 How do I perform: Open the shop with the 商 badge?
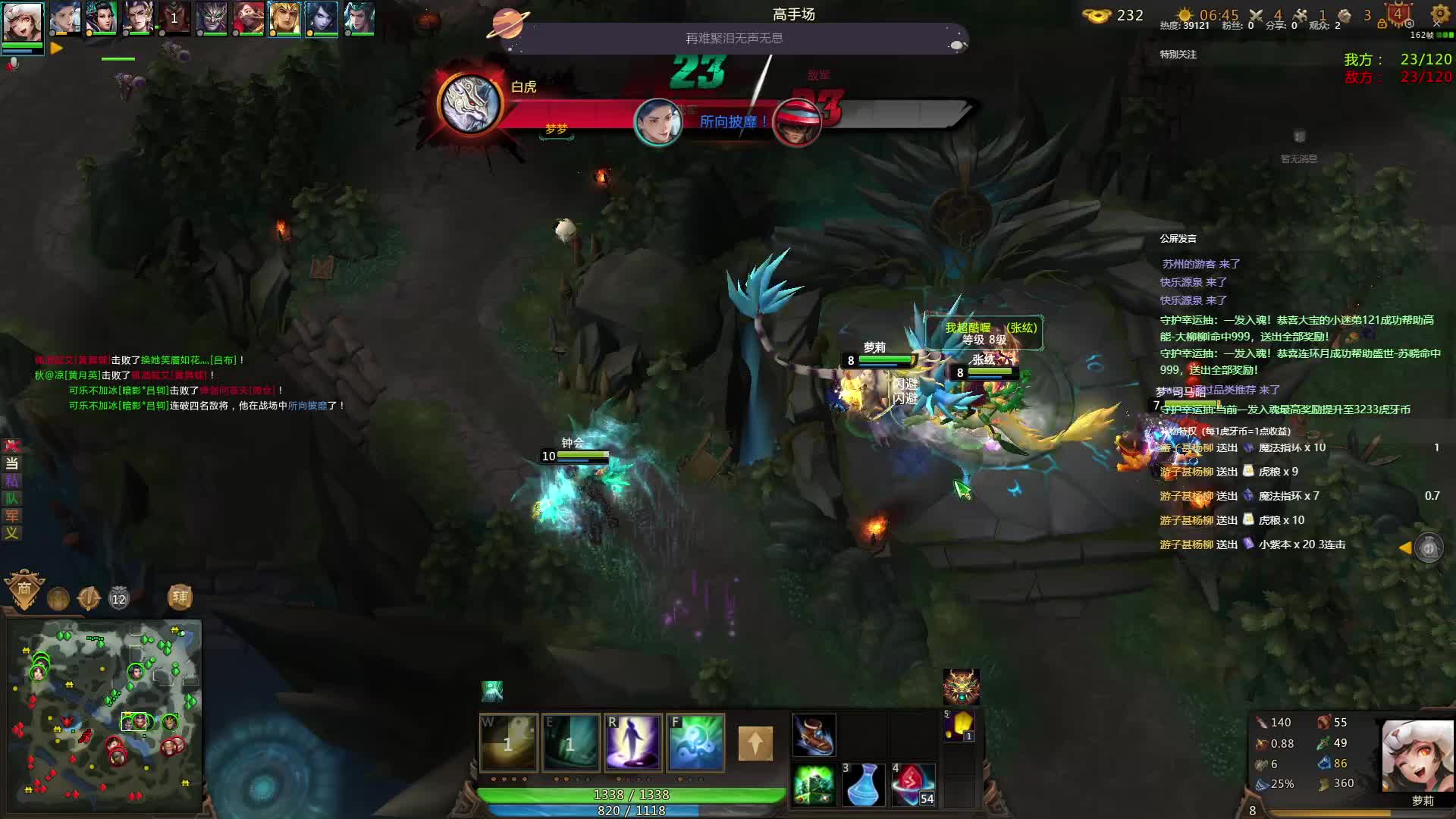pyautogui.click(x=24, y=589)
